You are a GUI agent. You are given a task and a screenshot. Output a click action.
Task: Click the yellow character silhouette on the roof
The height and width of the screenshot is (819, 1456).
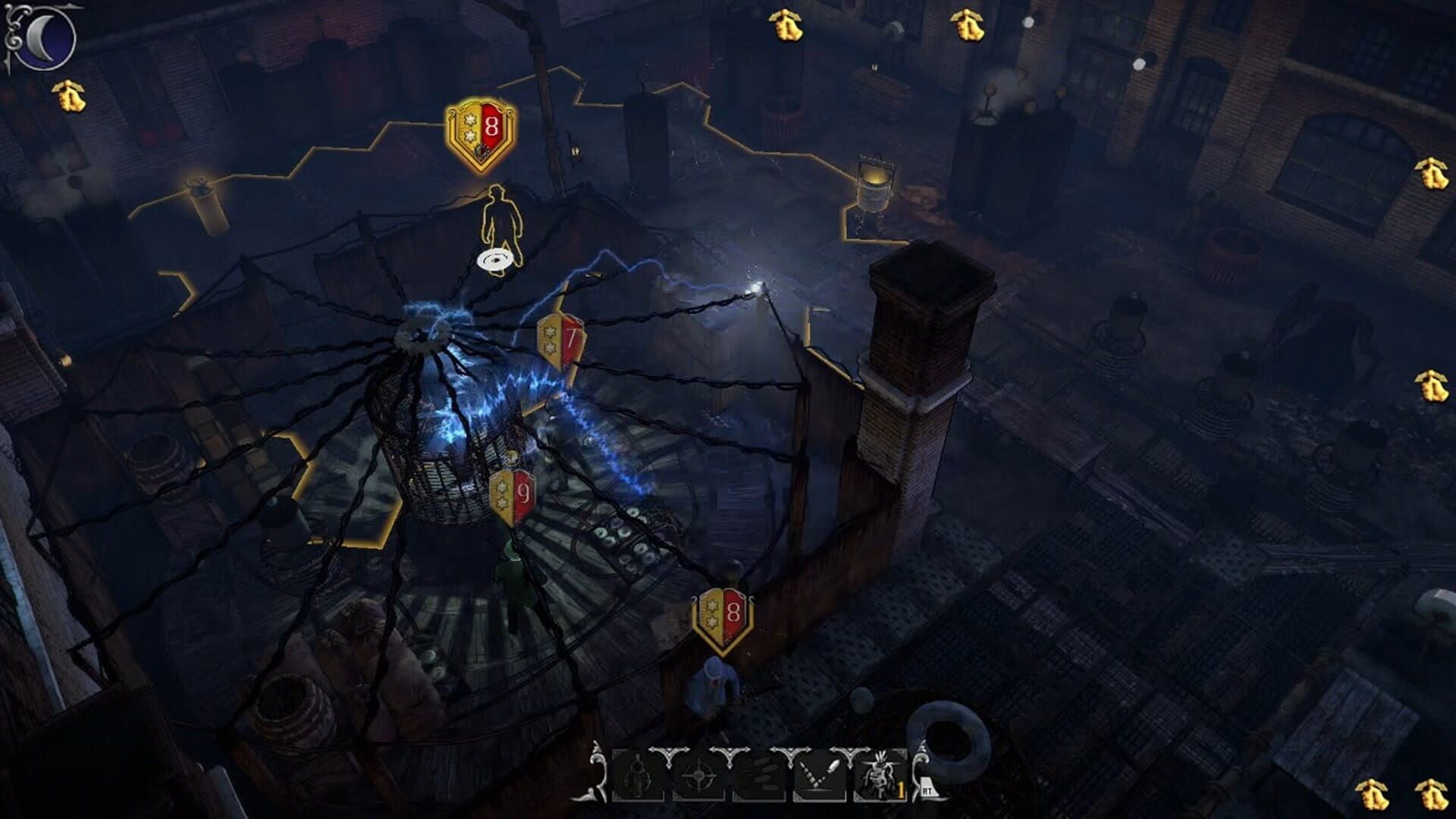[500, 212]
